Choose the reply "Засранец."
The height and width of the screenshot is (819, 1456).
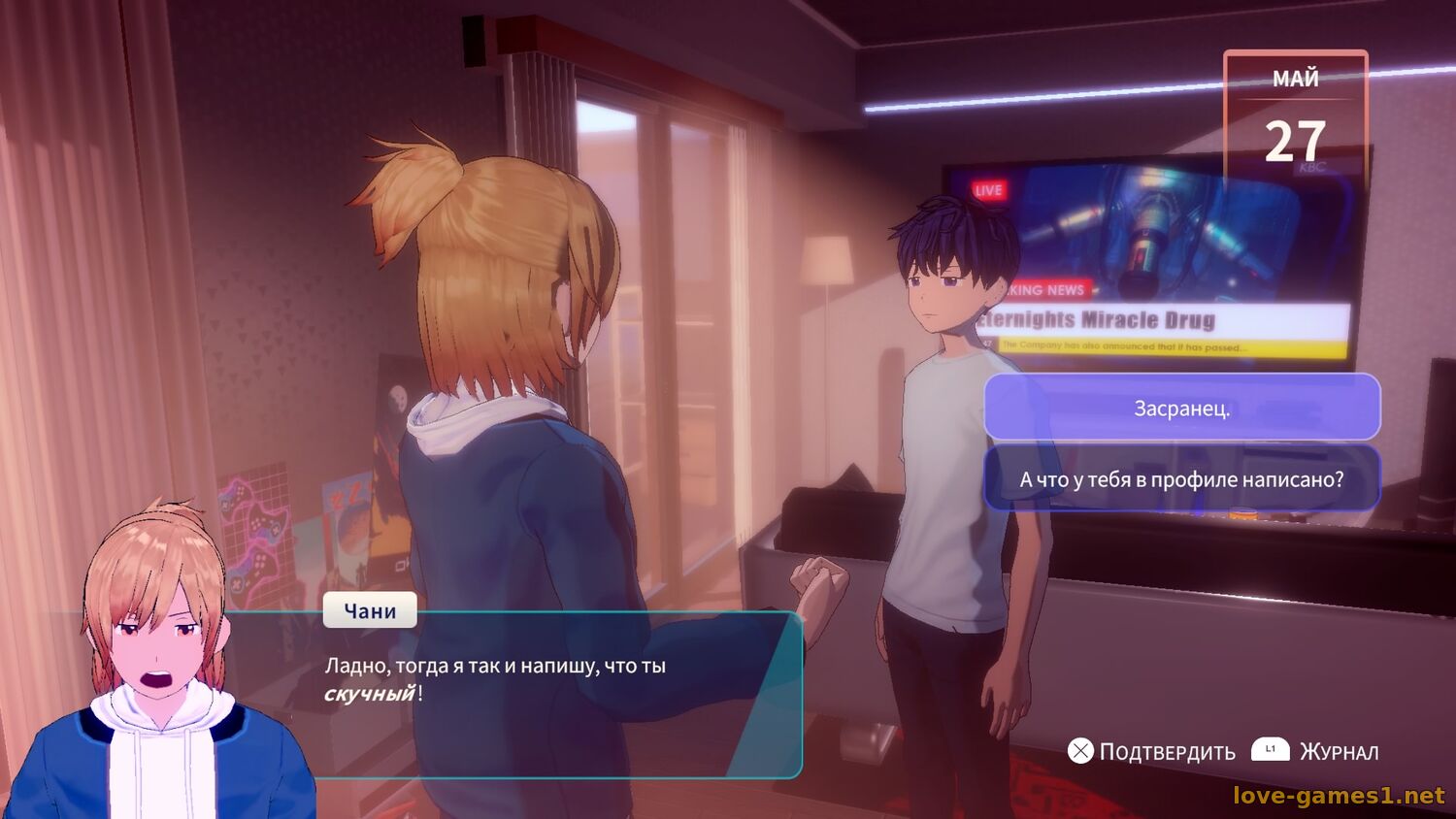click(1181, 408)
